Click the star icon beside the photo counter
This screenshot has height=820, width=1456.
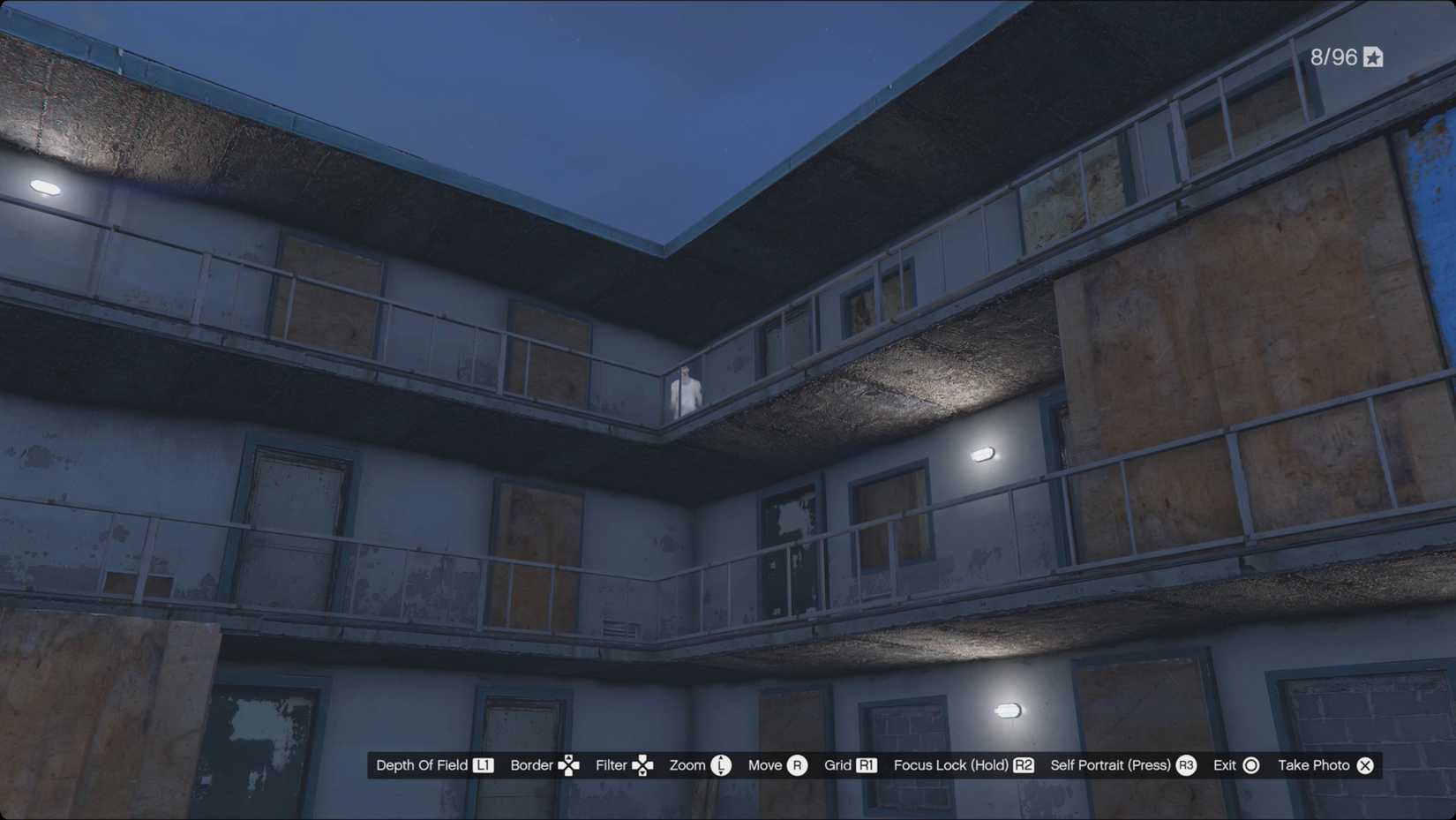(1372, 57)
